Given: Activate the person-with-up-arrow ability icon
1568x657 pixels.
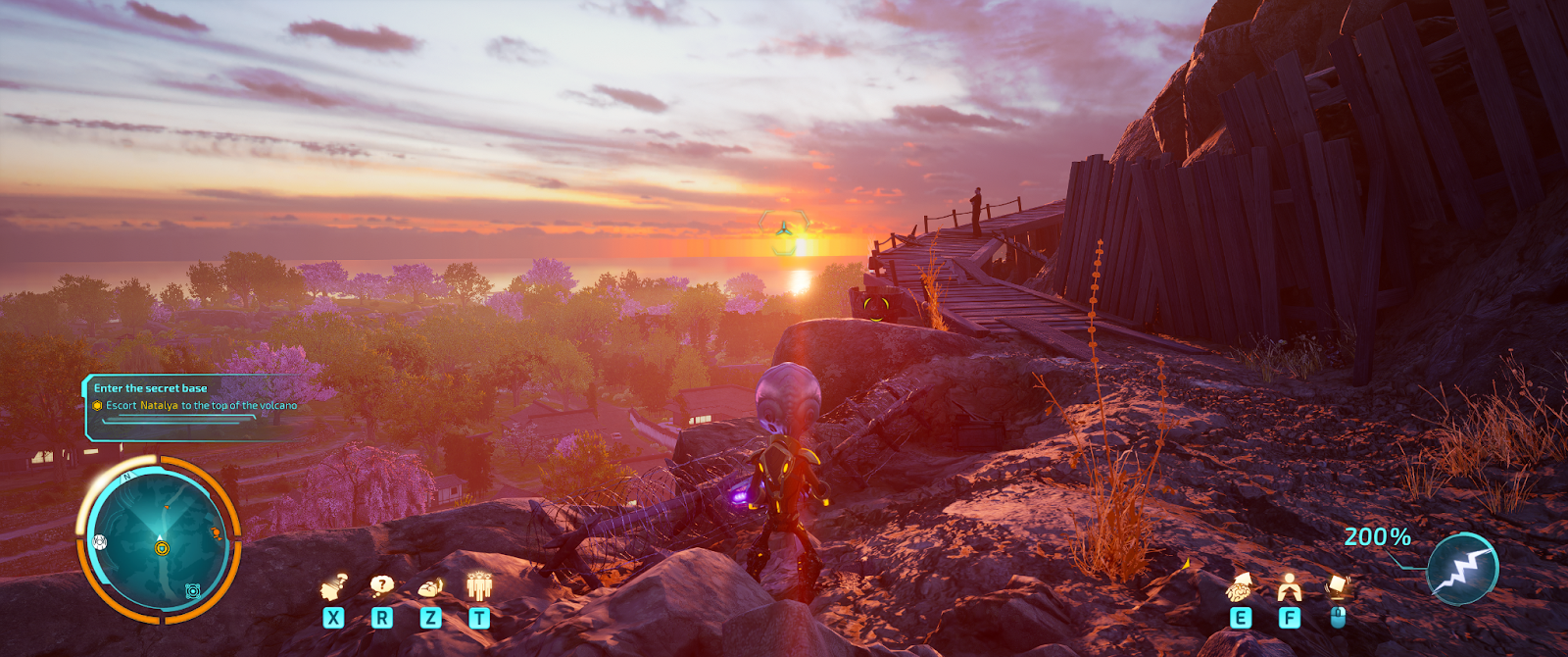Looking at the screenshot, I should pos(1289,586).
